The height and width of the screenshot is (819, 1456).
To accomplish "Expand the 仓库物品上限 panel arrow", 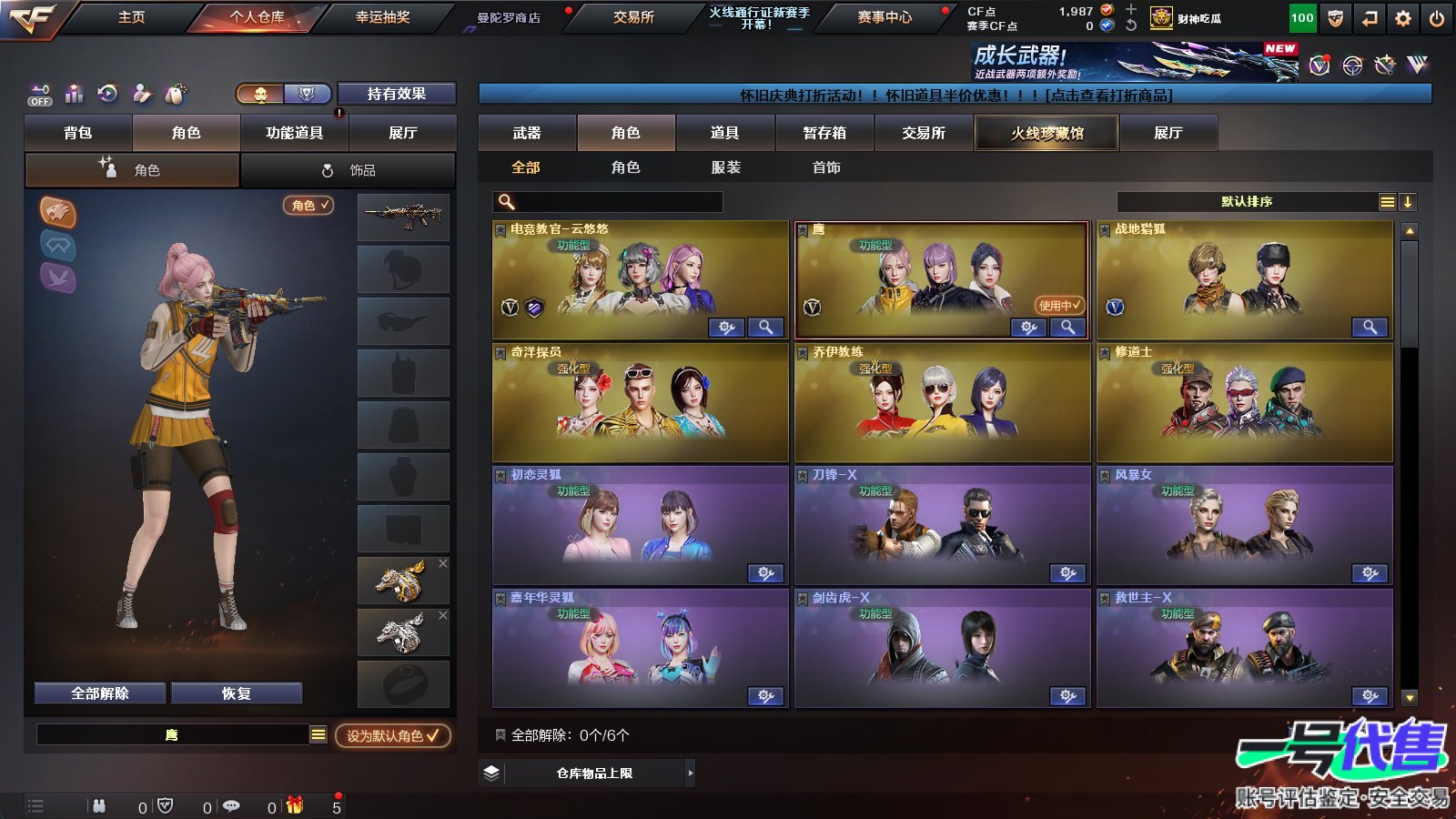I will point(689,772).
